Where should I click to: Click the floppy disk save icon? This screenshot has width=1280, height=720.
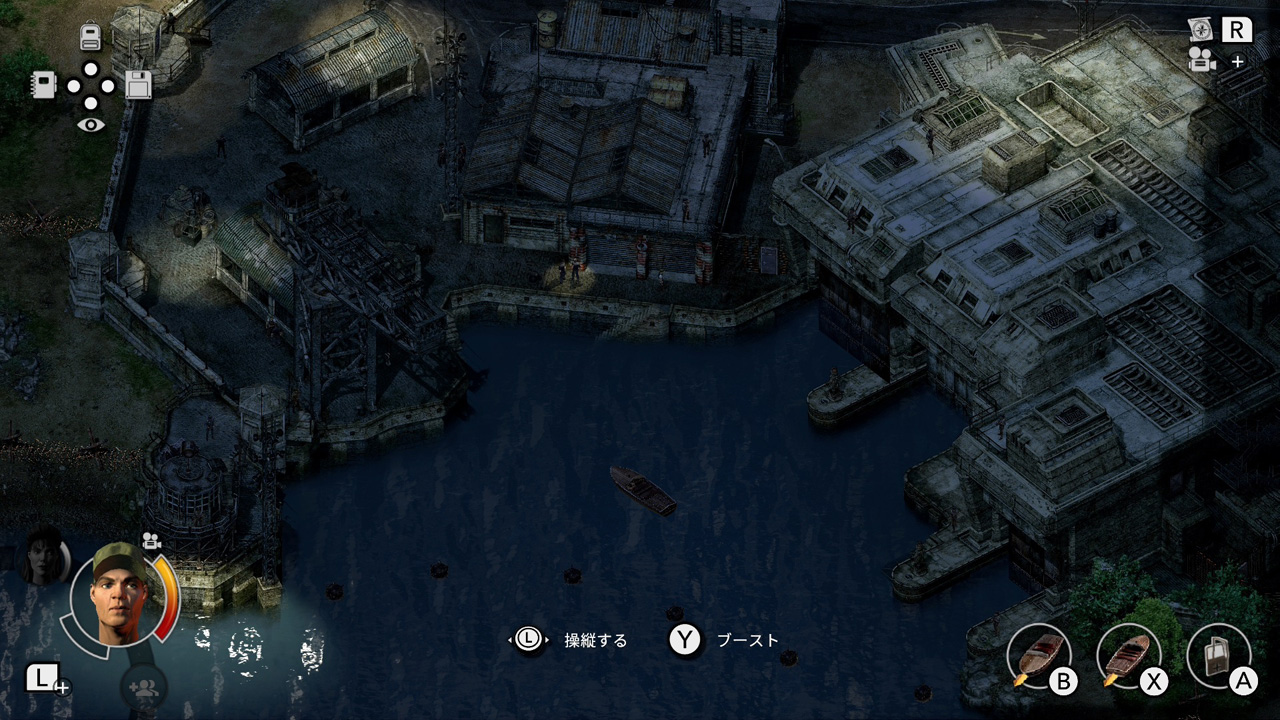138,85
